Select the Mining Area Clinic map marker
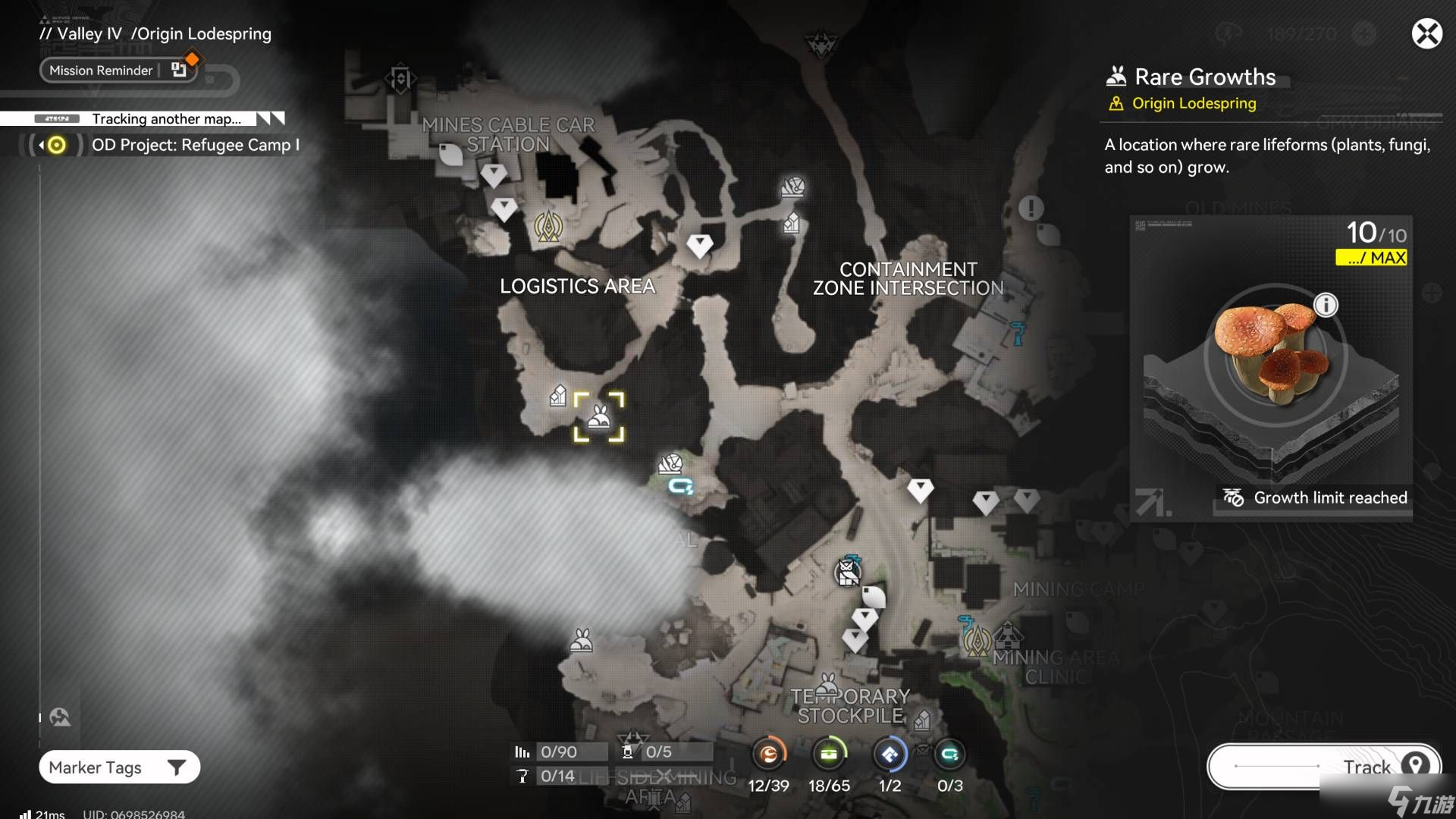This screenshot has height=819, width=1456. [1007, 635]
